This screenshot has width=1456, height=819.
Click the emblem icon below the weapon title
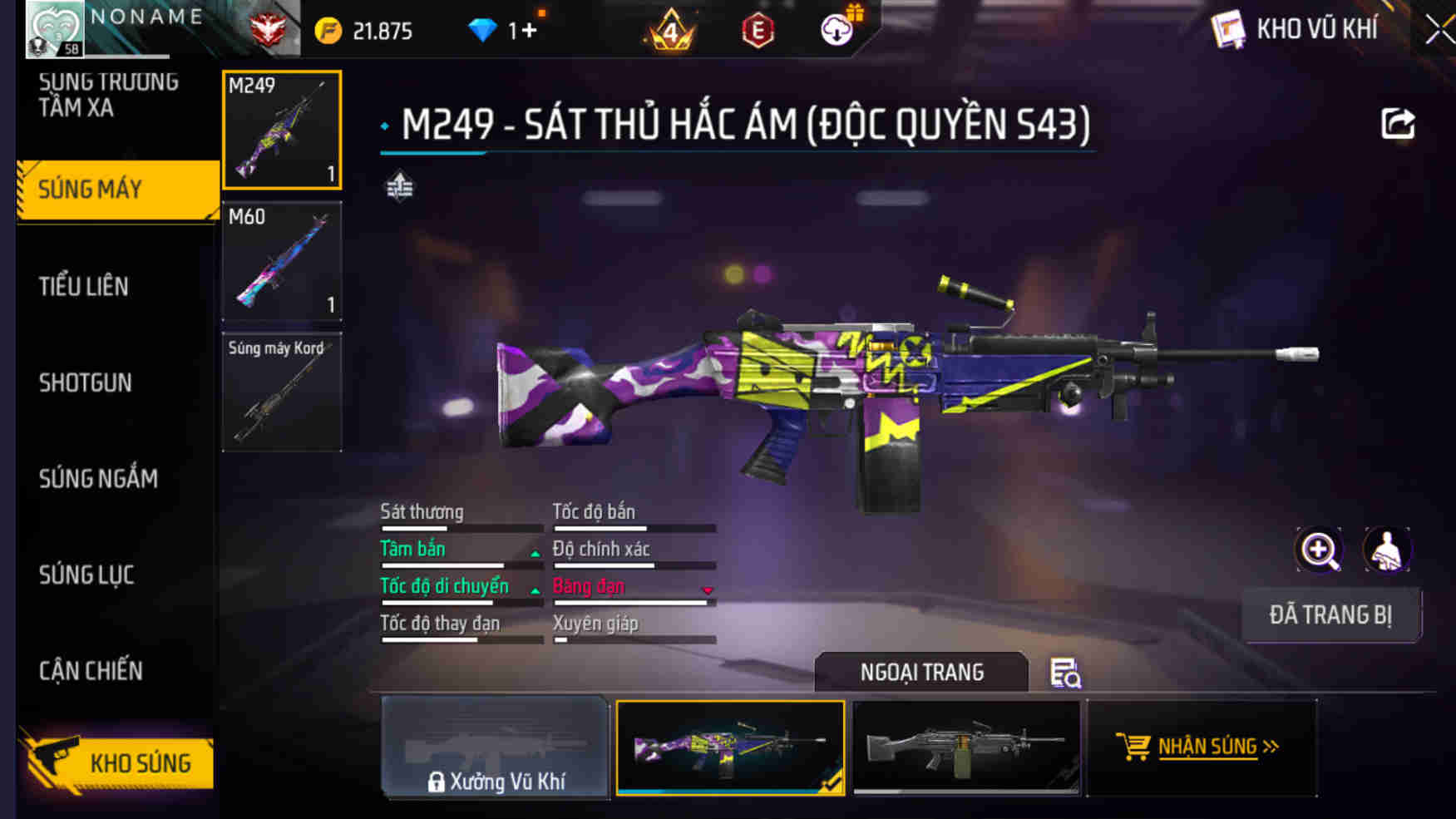tap(400, 186)
